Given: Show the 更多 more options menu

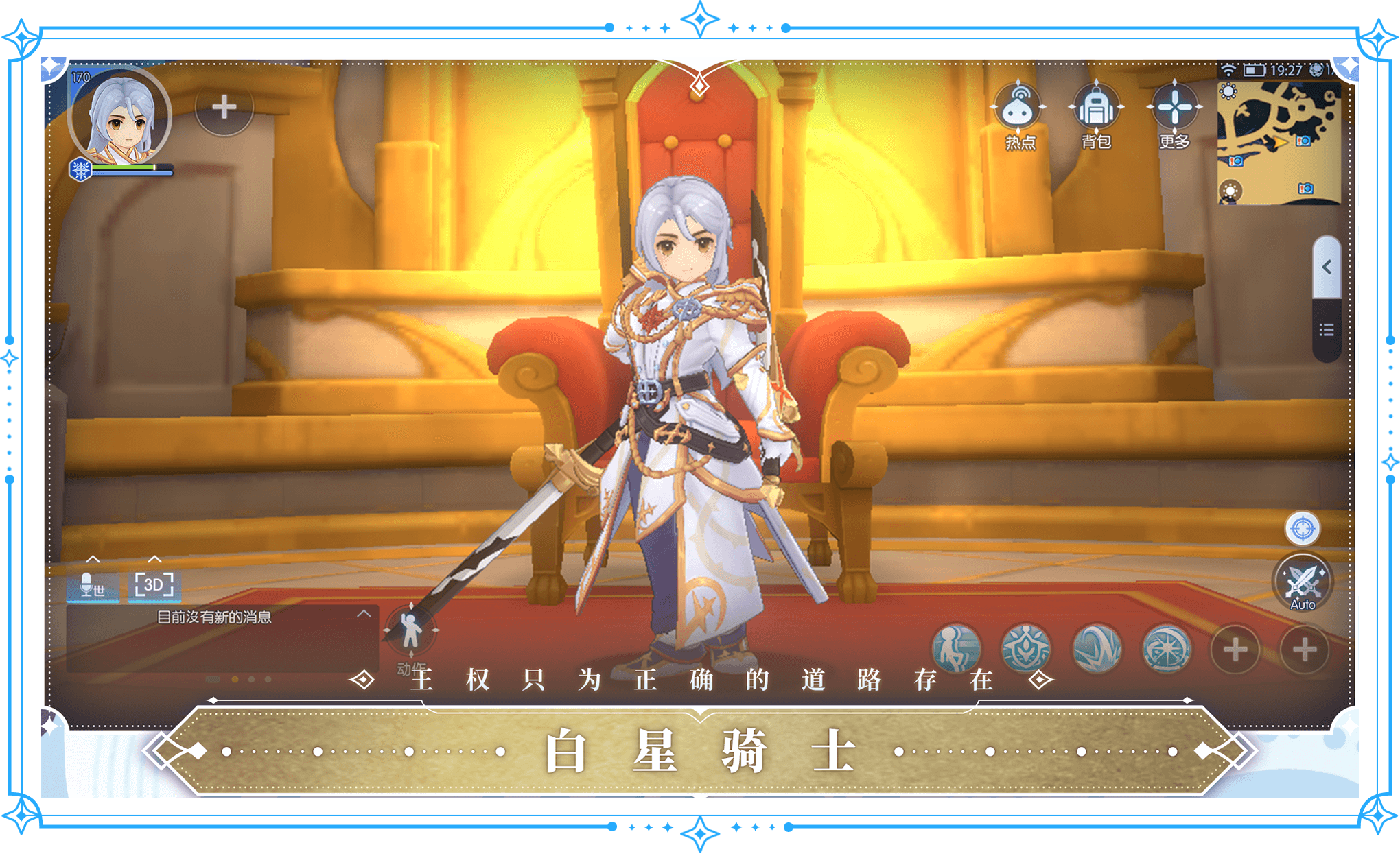Looking at the screenshot, I should click(x=1174, y=110).
